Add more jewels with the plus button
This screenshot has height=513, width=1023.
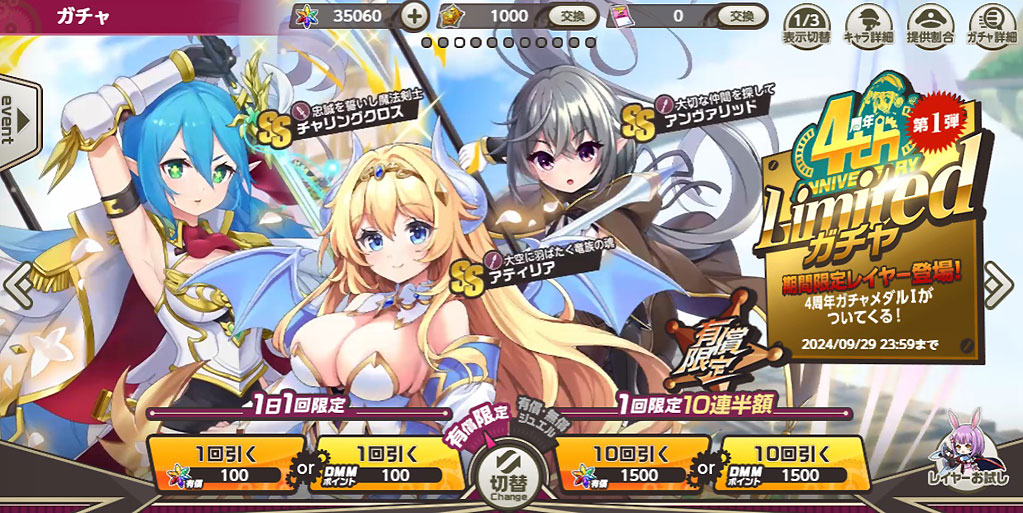point(415,16)
